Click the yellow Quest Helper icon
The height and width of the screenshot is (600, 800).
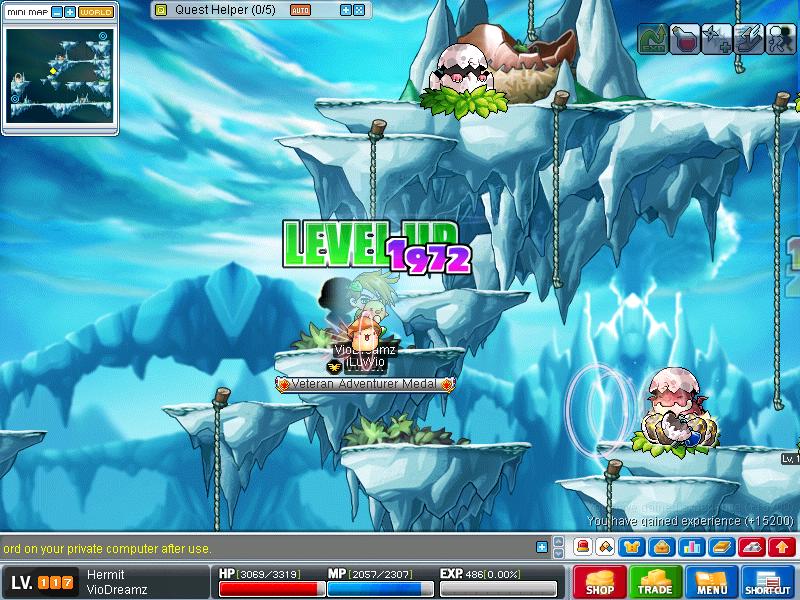coord(161,9)
